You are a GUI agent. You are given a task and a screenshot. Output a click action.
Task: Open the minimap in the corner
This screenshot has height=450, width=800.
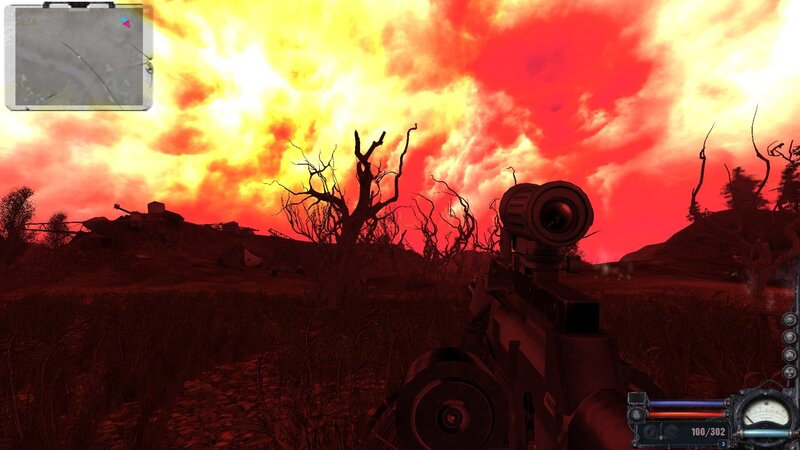point(78,56)
